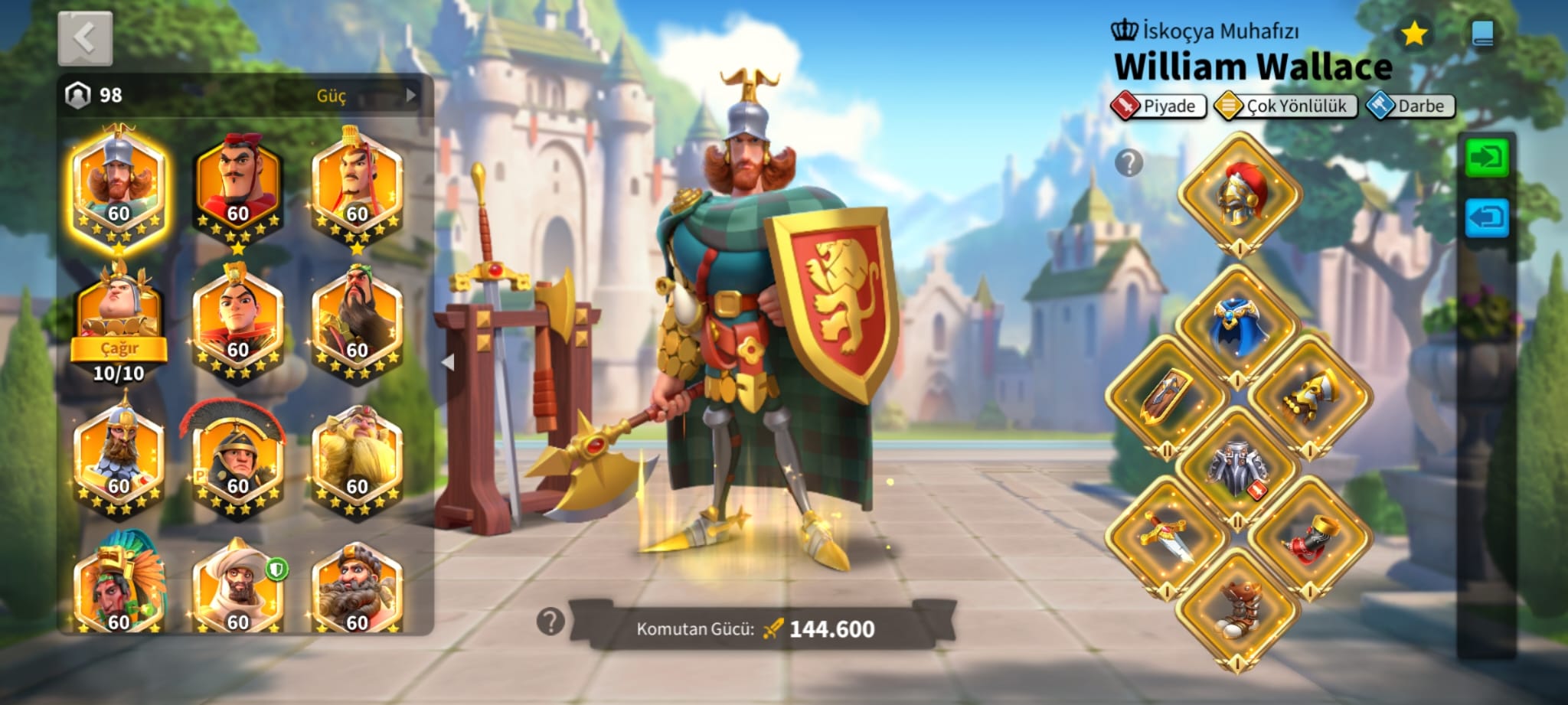Toggle the gold star favorite button

point(1413,34)
